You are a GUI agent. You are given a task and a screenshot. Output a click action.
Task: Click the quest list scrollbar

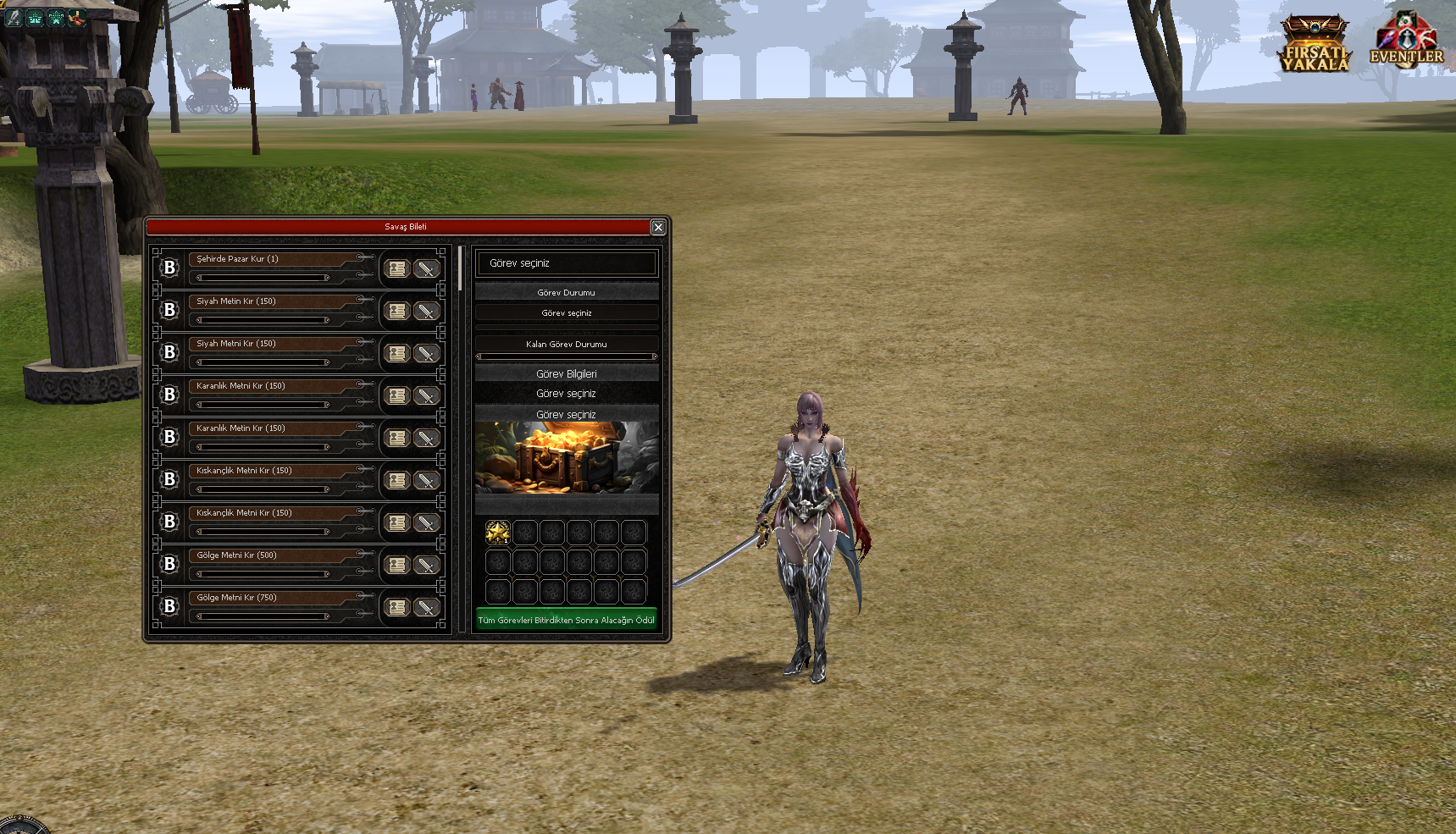(x=460, y=268)
